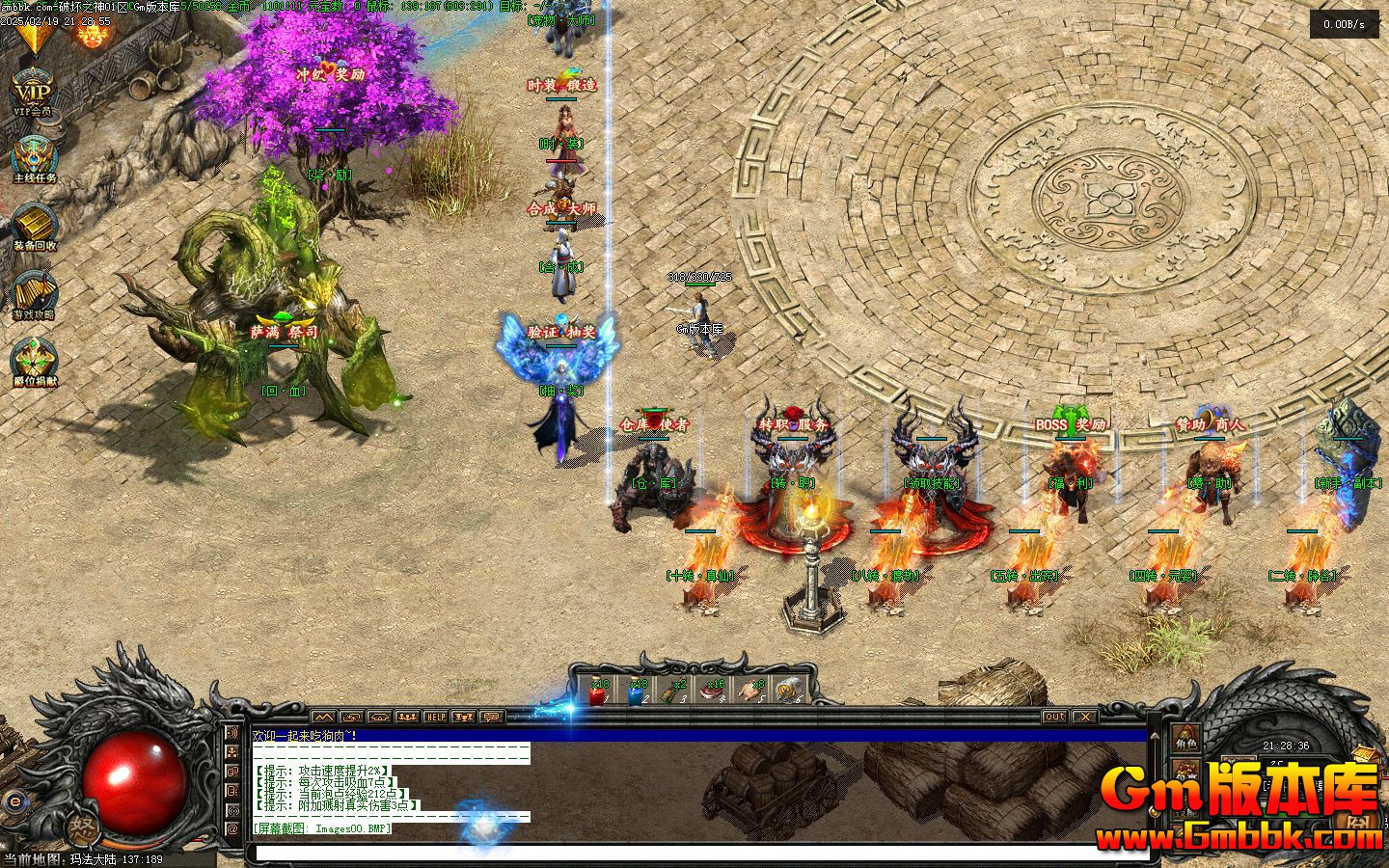Open the 主线任务 main quest icon
1389x868 pixels.
(35, 157)
